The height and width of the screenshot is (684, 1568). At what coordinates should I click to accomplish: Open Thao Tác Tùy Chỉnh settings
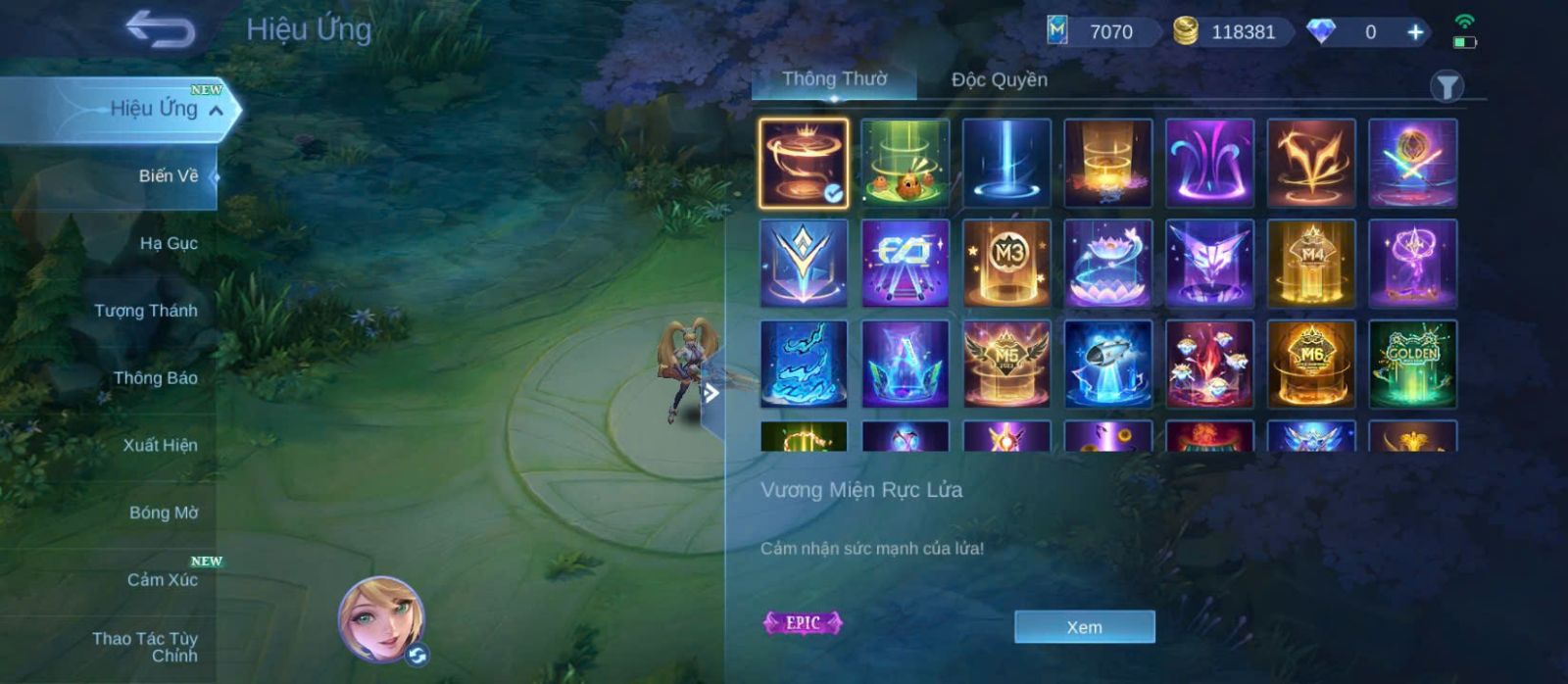(145, 647)
